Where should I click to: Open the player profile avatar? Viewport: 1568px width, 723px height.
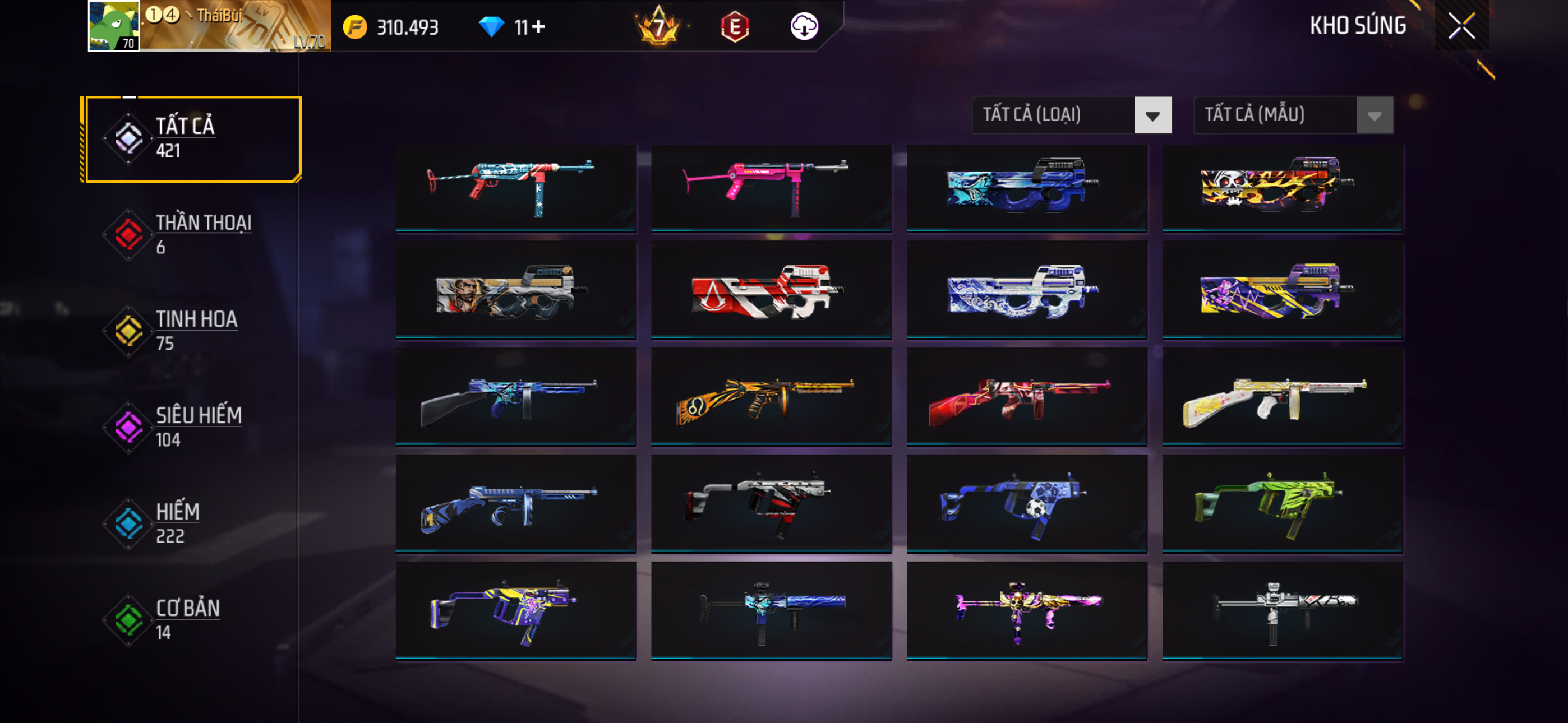pyautogui.click(x=113, y=26)
